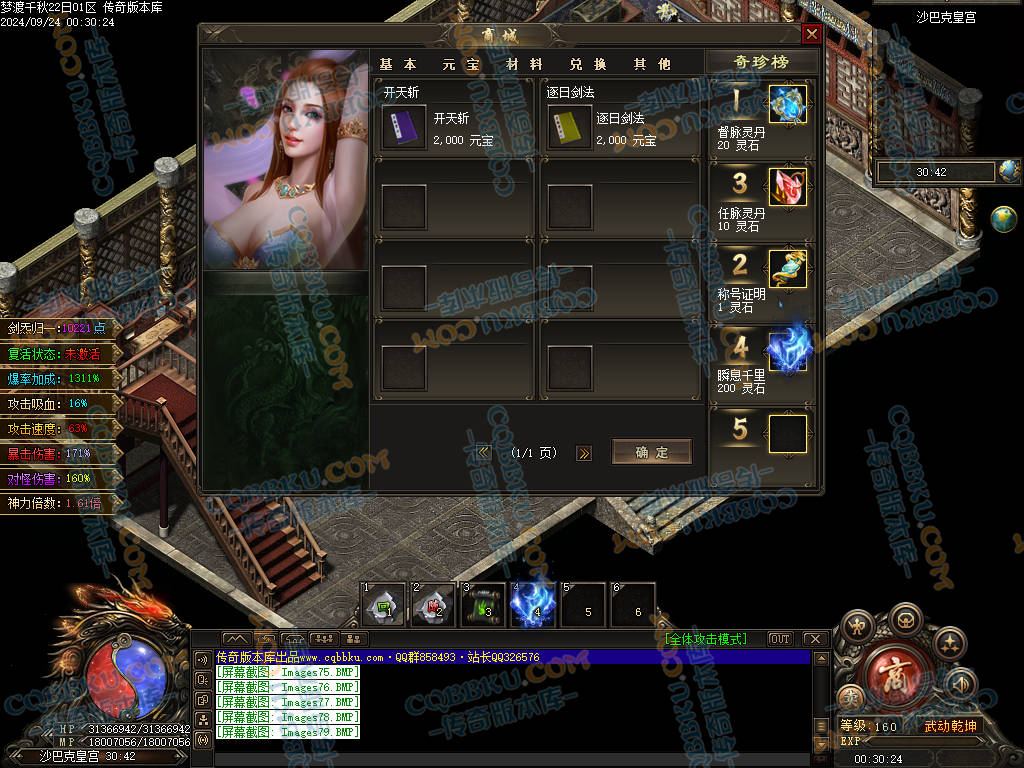
Task: Activate the blue flame skill in slot 4
Action: [x=534, y=605]
